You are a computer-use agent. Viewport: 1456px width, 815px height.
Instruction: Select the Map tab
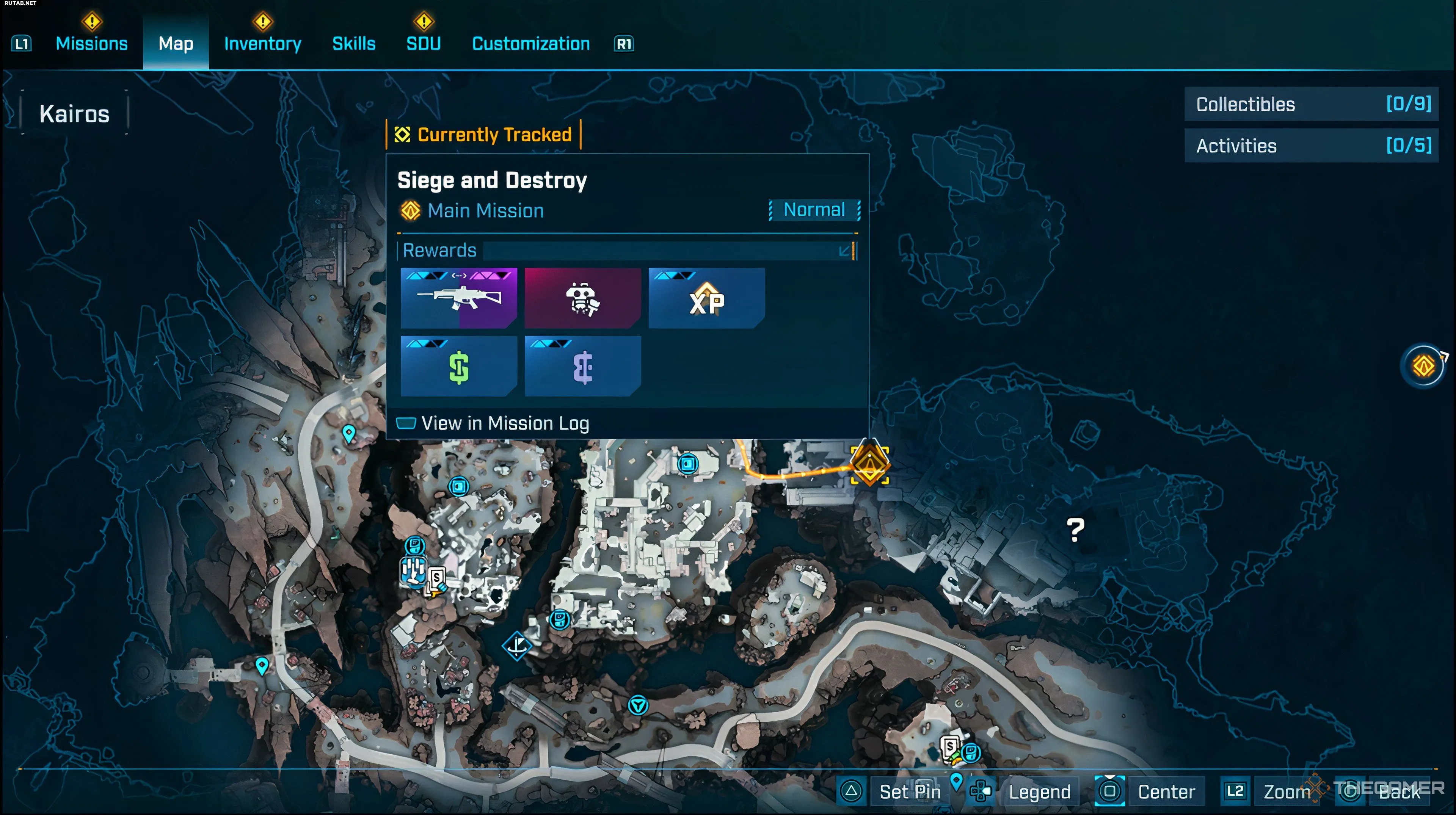coord(176,44)
